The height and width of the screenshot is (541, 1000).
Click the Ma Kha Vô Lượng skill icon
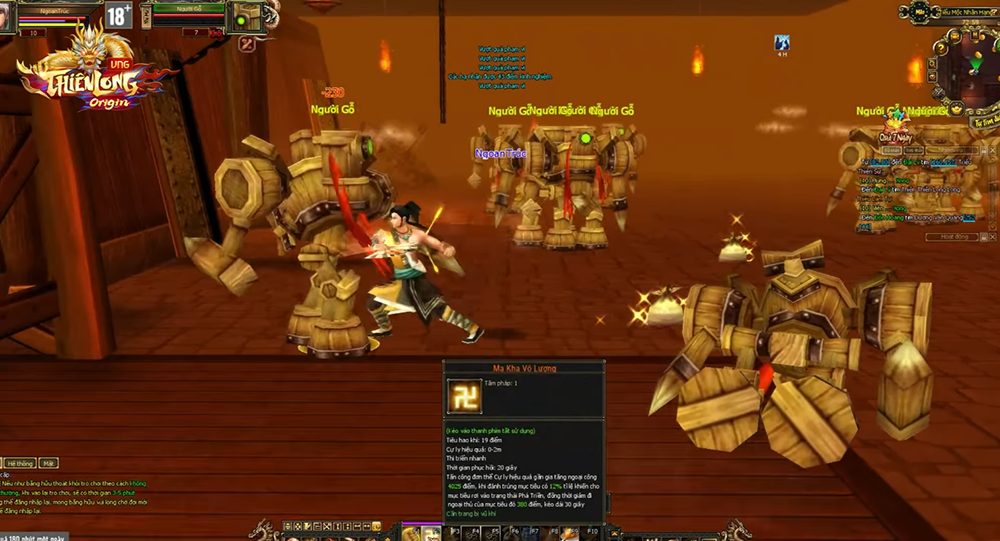(x=462, y=396)
